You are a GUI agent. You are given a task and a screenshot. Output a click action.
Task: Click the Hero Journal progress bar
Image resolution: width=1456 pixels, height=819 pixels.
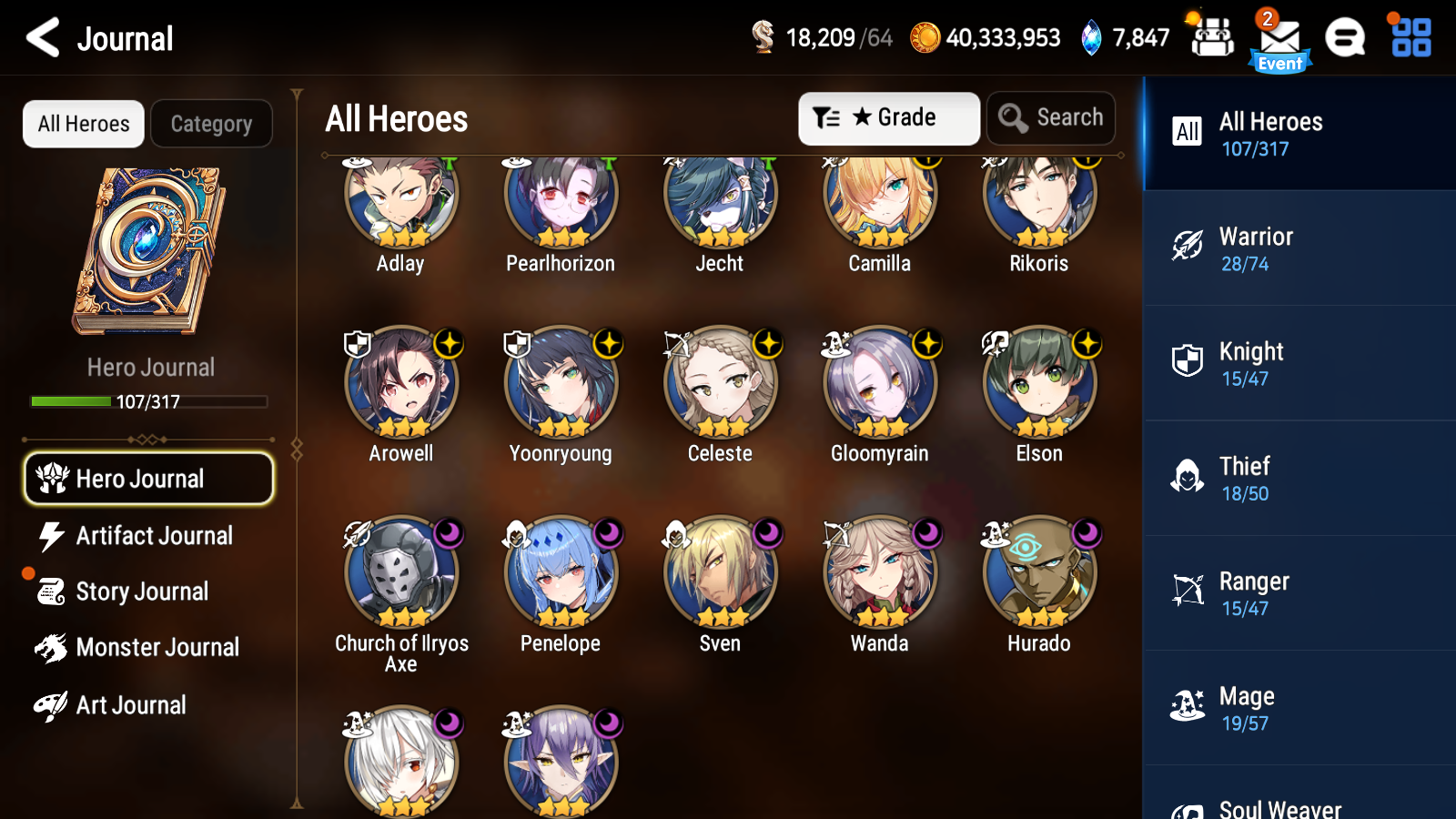click(x=148, y=400)
